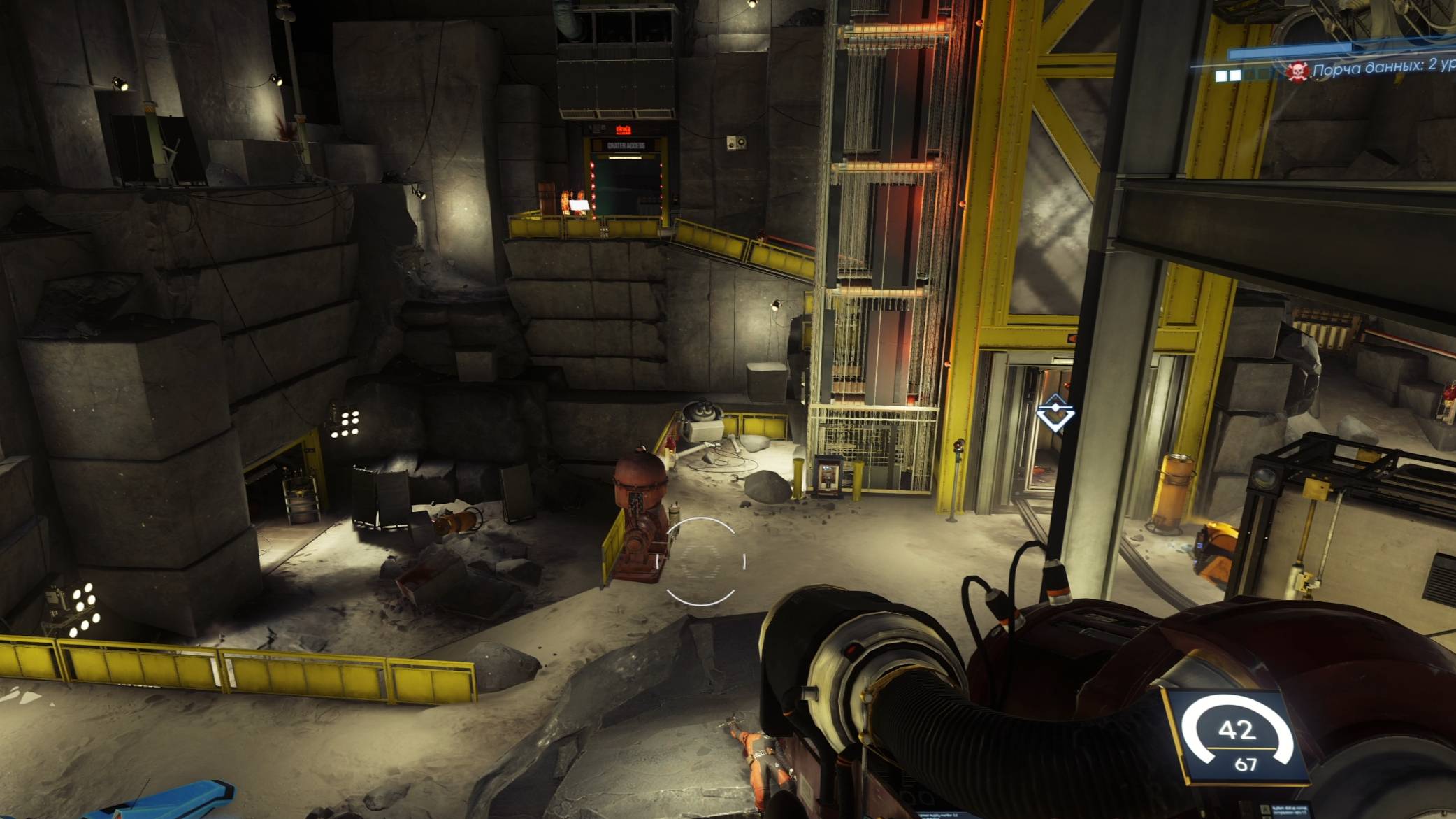
Task: Click the diamond objective waypoint marker
Action: coord(1055,412)
